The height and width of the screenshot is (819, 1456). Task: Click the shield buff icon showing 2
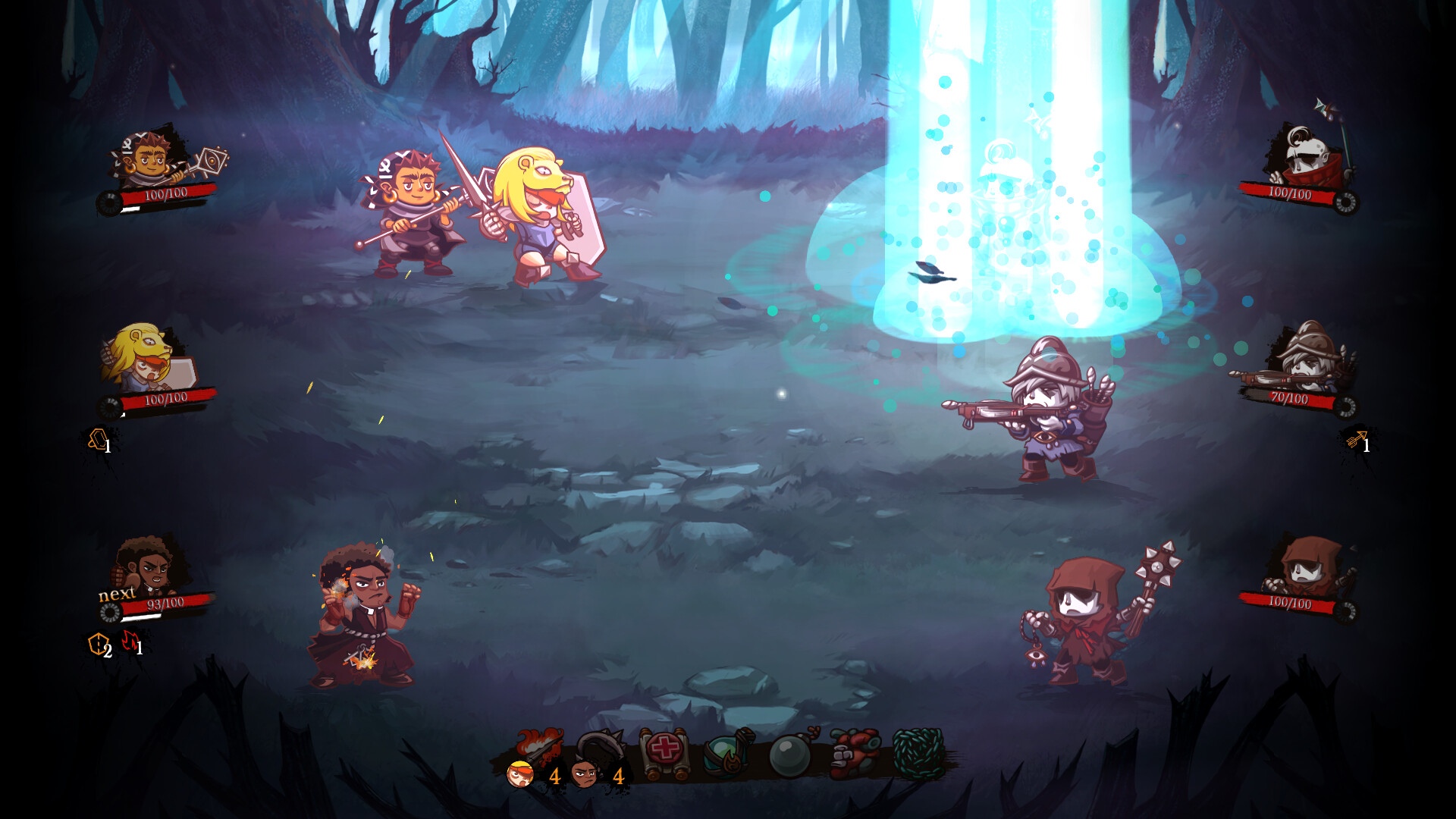point(97,643)
